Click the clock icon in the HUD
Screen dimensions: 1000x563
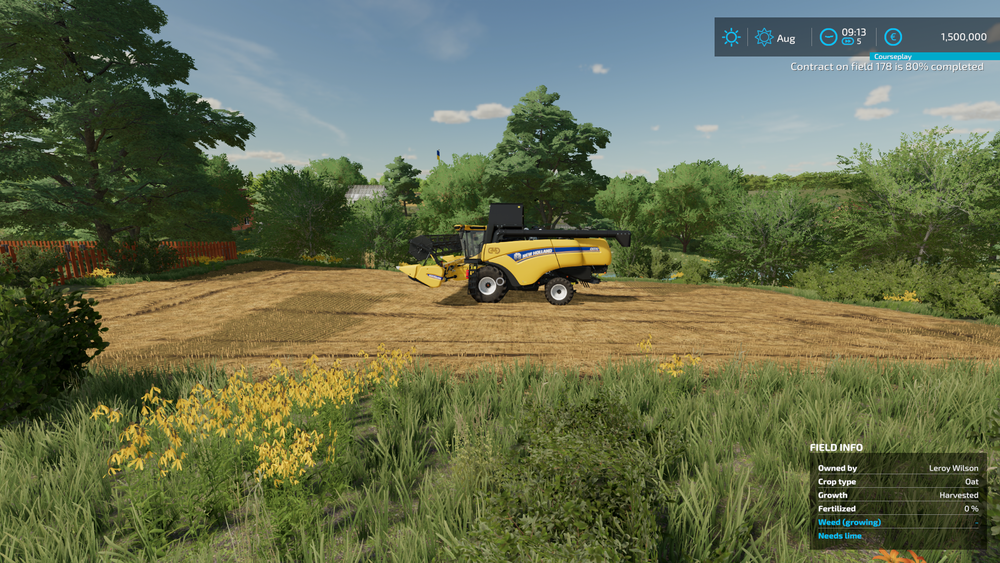coord(828,37)
